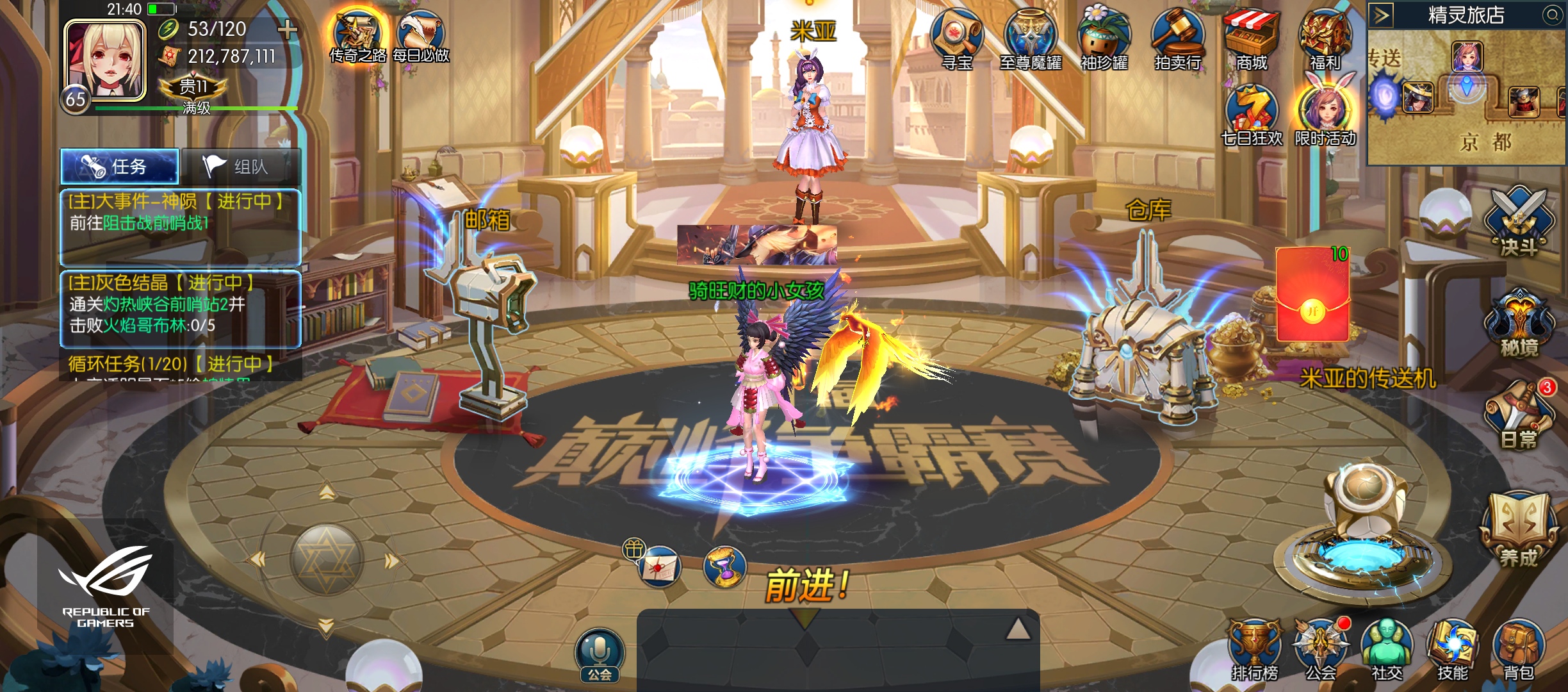This screenshot has height=692, width=1568.
Task: Open the 袖珍罐 mini jar icon
Action: 1104,38
